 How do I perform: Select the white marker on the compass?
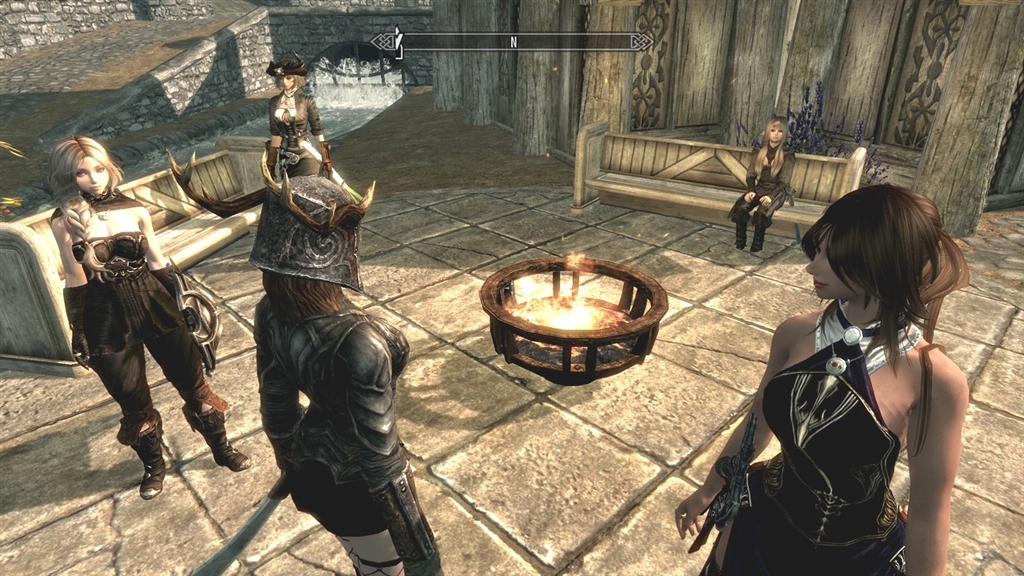[x=397, y=40]
